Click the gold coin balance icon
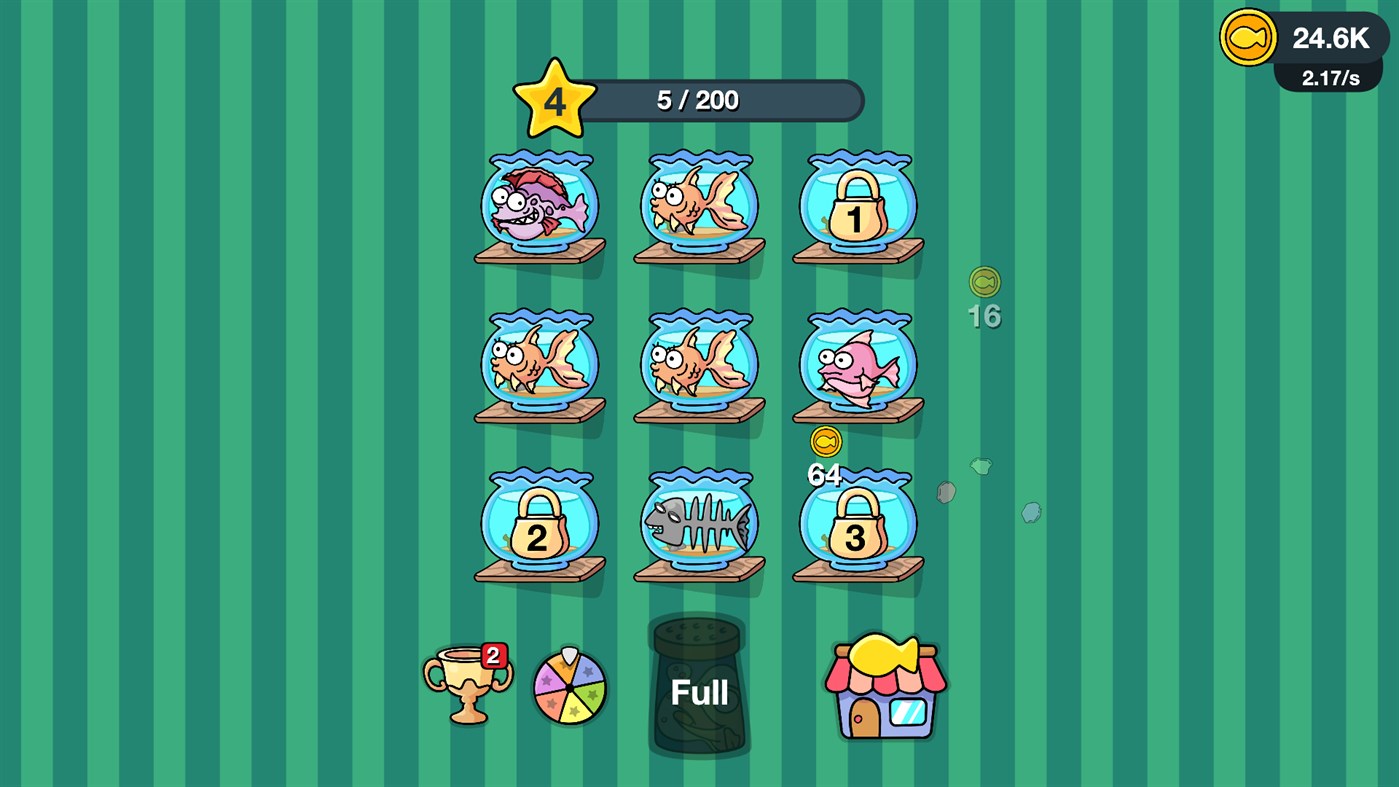 [x=1247, y=37]
